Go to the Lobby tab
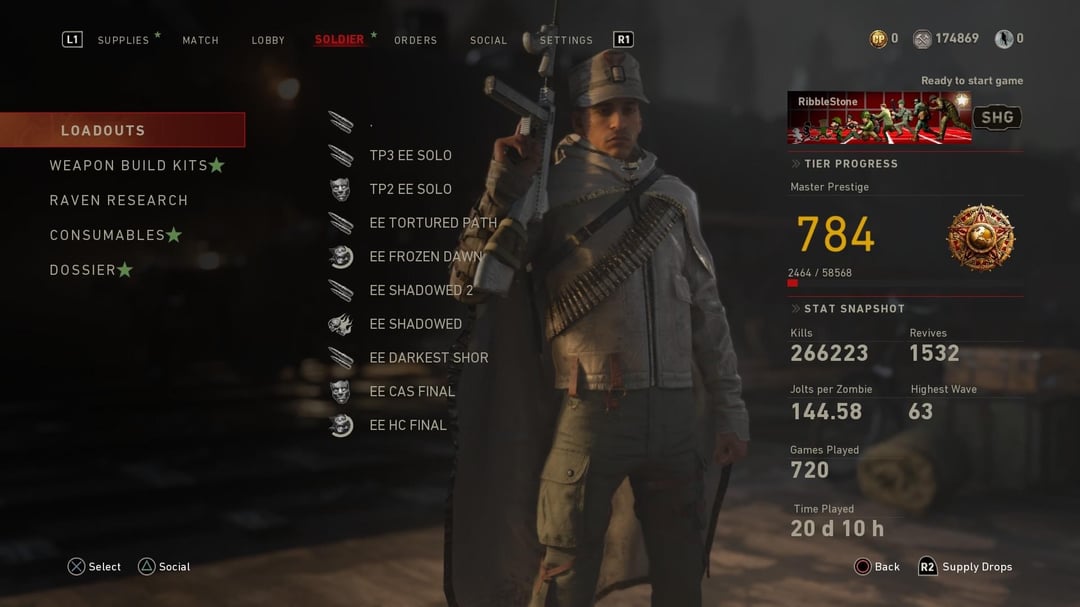The height and width of the screenshot is (607, 1080). click(268, 40)
